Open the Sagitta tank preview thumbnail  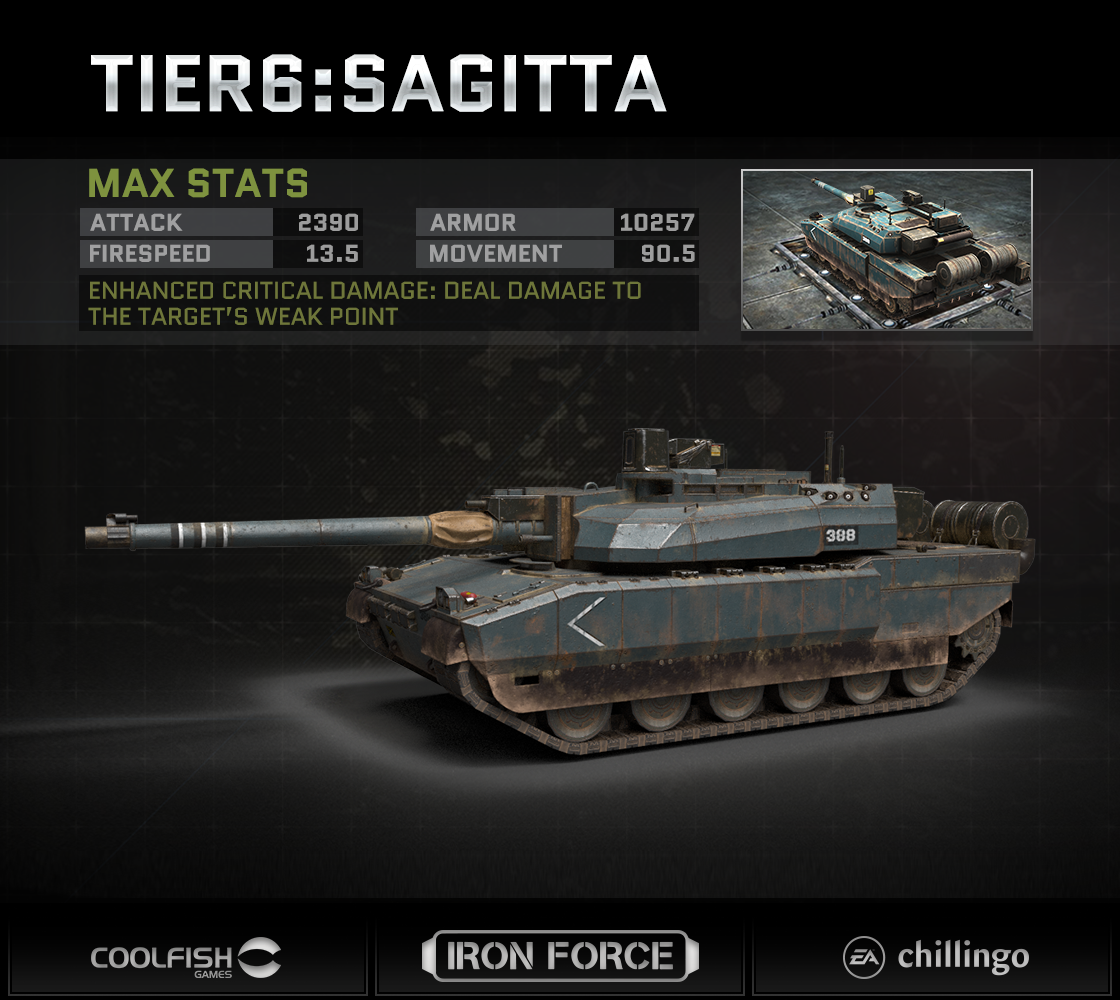[886, 250]
